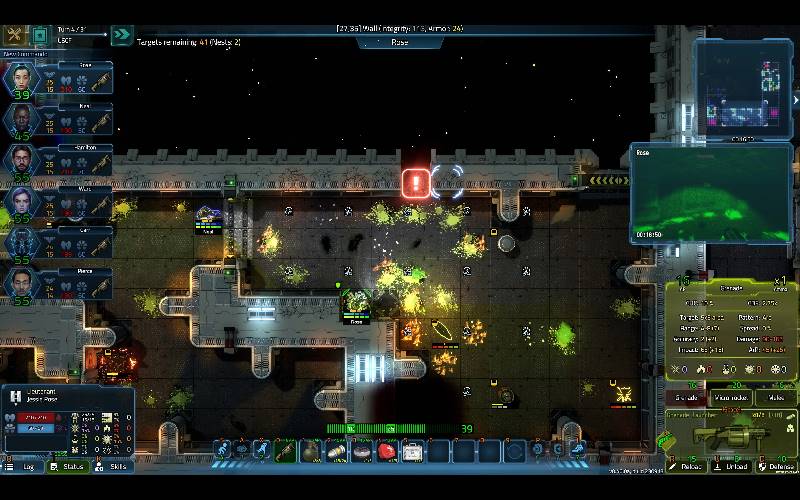Viewport: 800px width, 500px height.
Task: Select the shotgun weapon hotbar slot
Action: coord(286,451)
